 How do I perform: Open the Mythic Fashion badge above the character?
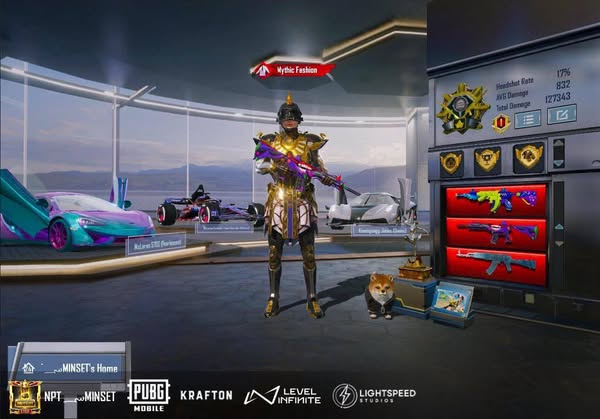coord(293,70)
